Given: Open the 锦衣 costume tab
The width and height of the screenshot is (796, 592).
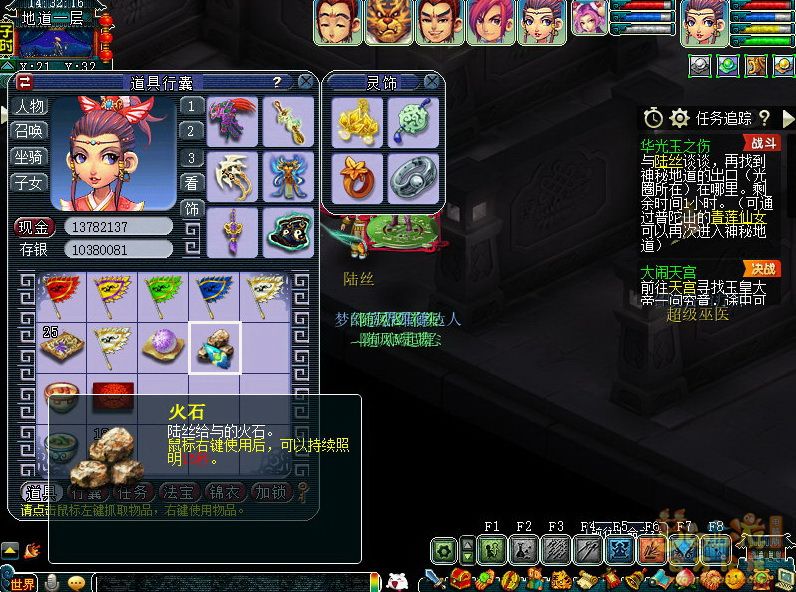Looking at the screenshot, I should (225, 492).
